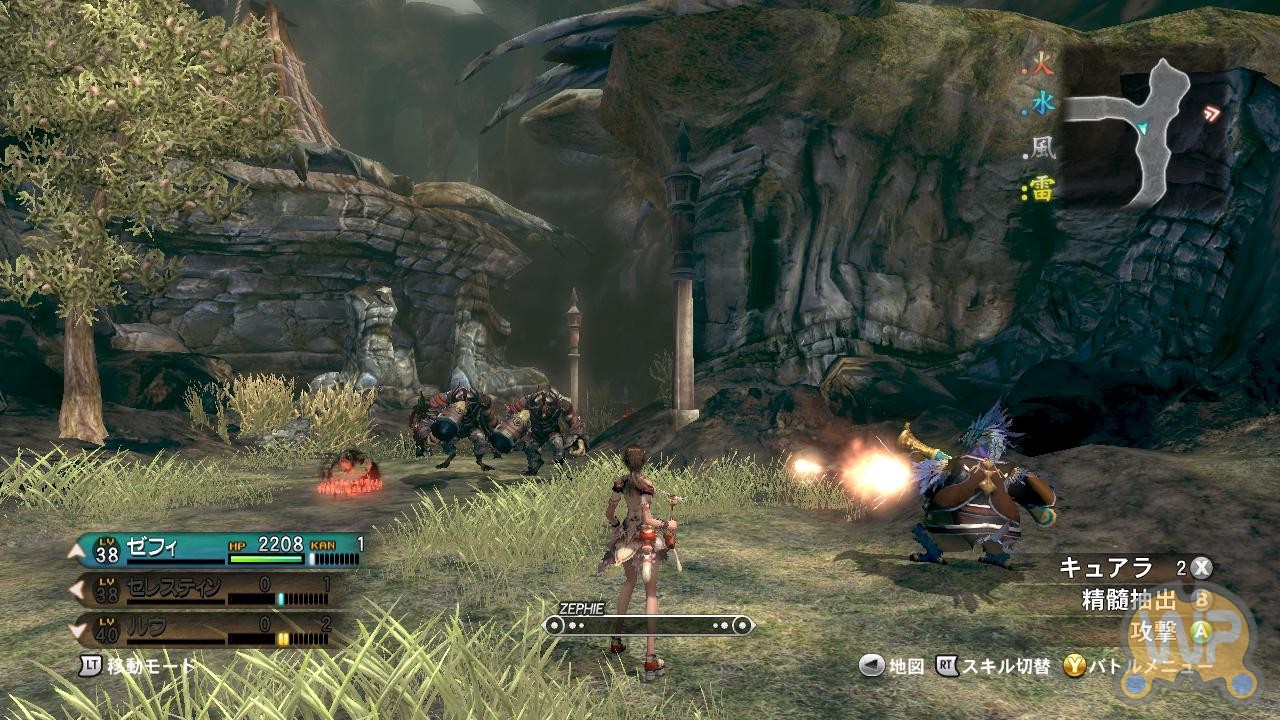Switch skills with スキル切替
This screenshot has height=720, width=1280.
(x=994, y=666)
